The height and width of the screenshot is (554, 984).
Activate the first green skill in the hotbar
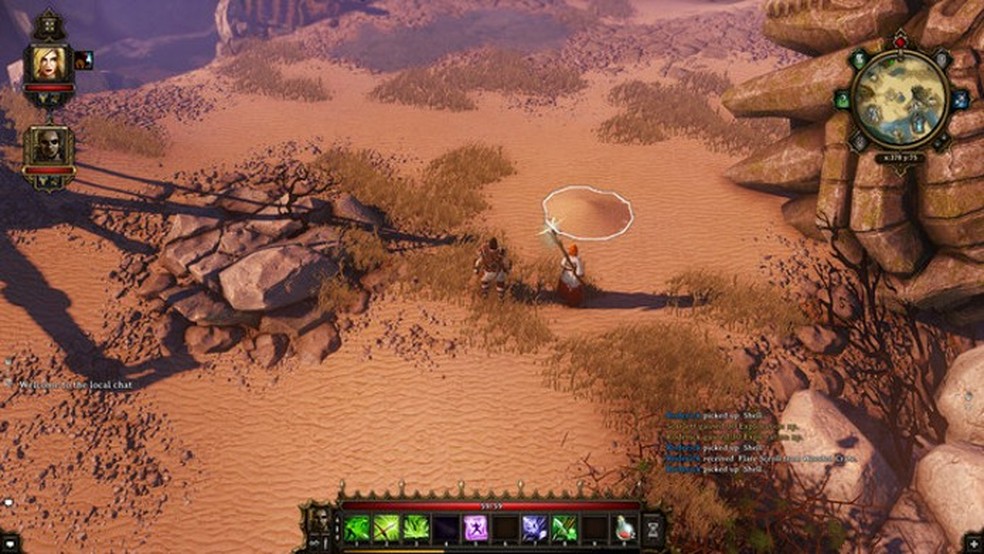pyautogui.click(x=357, y=528)
